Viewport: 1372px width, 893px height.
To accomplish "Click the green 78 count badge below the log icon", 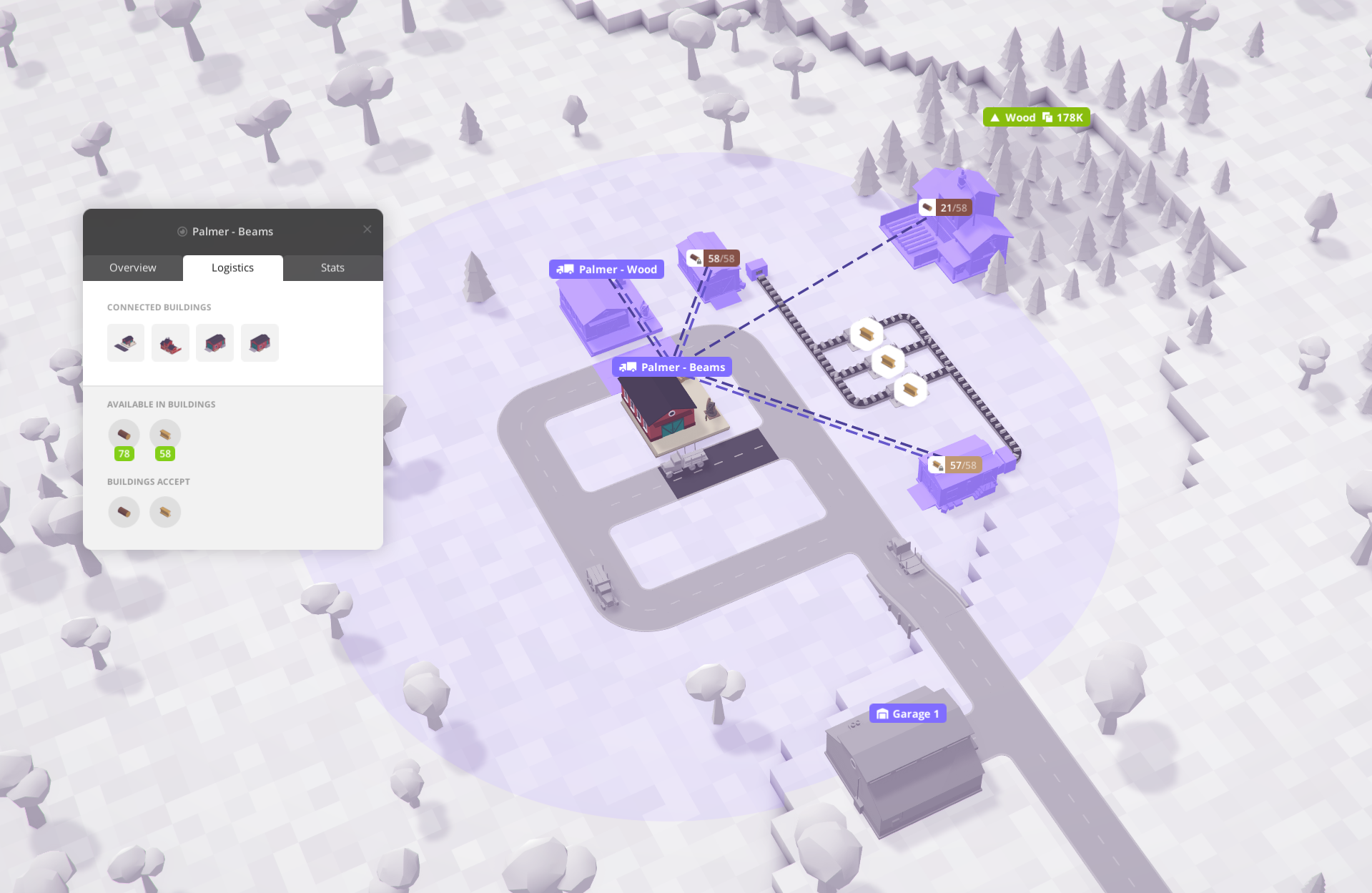I will (124, 453).
